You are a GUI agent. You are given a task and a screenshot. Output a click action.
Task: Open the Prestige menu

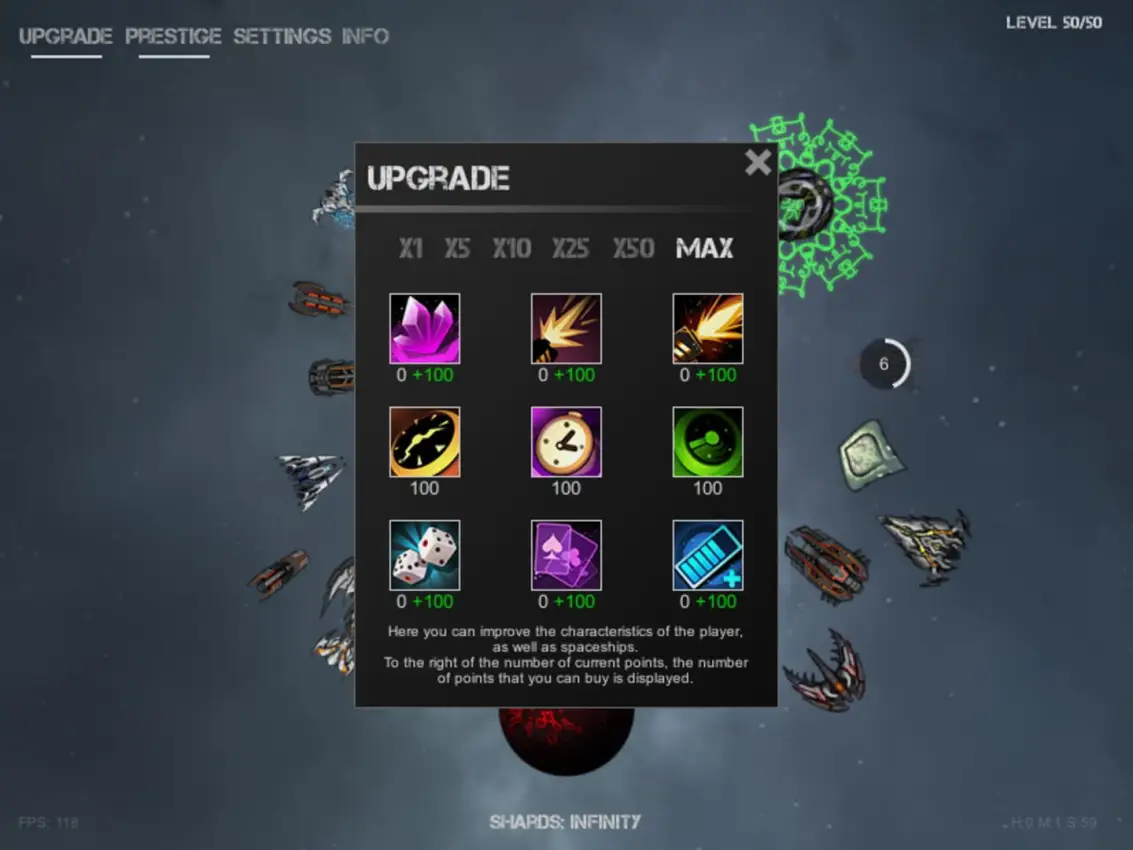[x=173, y=37]
